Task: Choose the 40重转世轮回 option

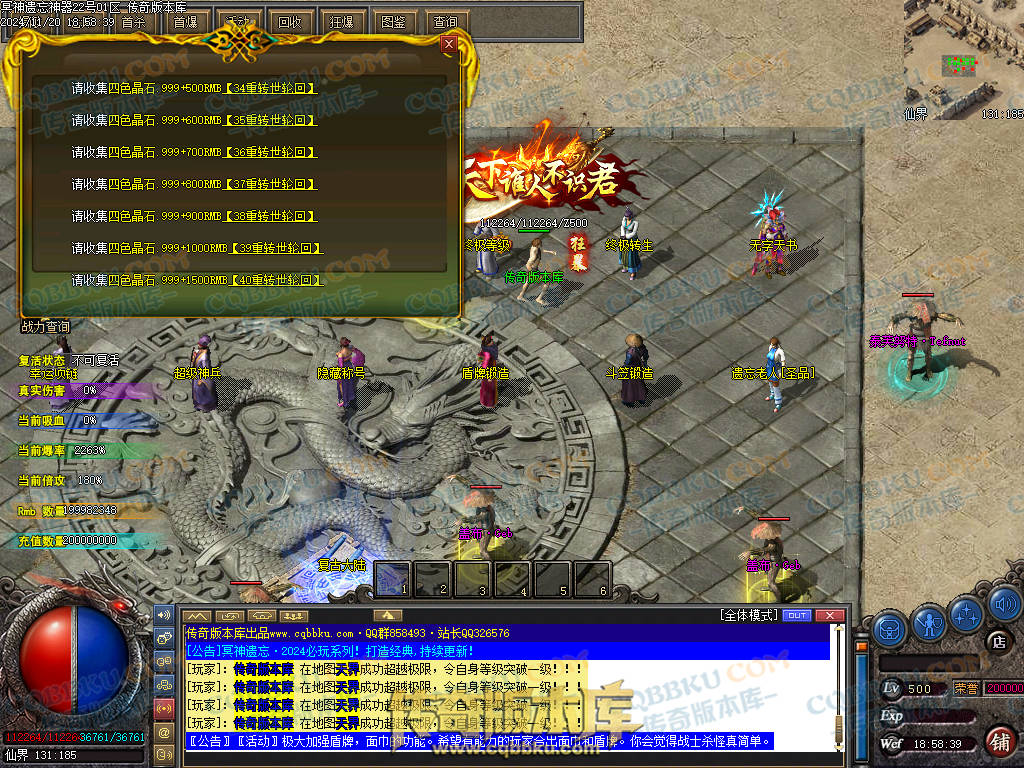Action: pos(275,280)
